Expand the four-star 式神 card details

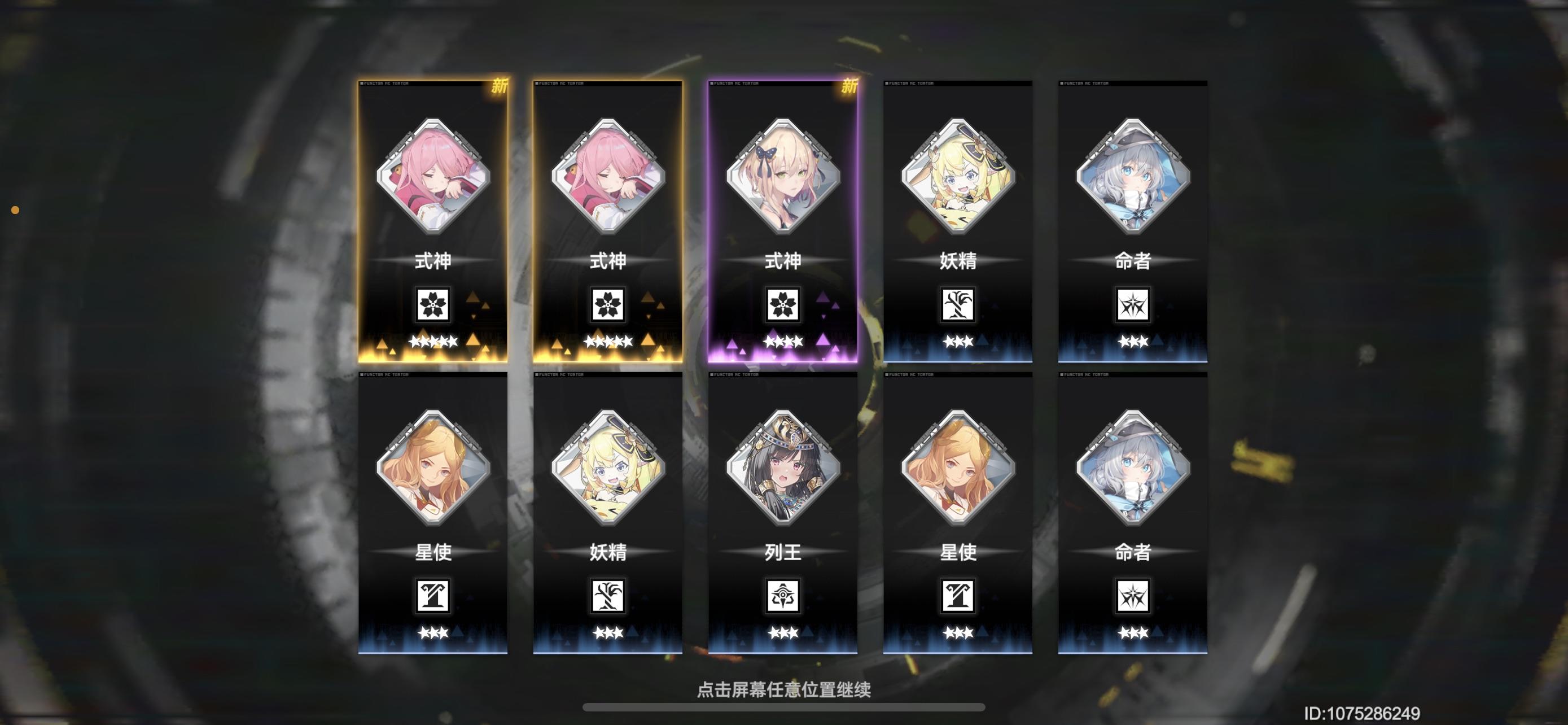tap(783, 219)
